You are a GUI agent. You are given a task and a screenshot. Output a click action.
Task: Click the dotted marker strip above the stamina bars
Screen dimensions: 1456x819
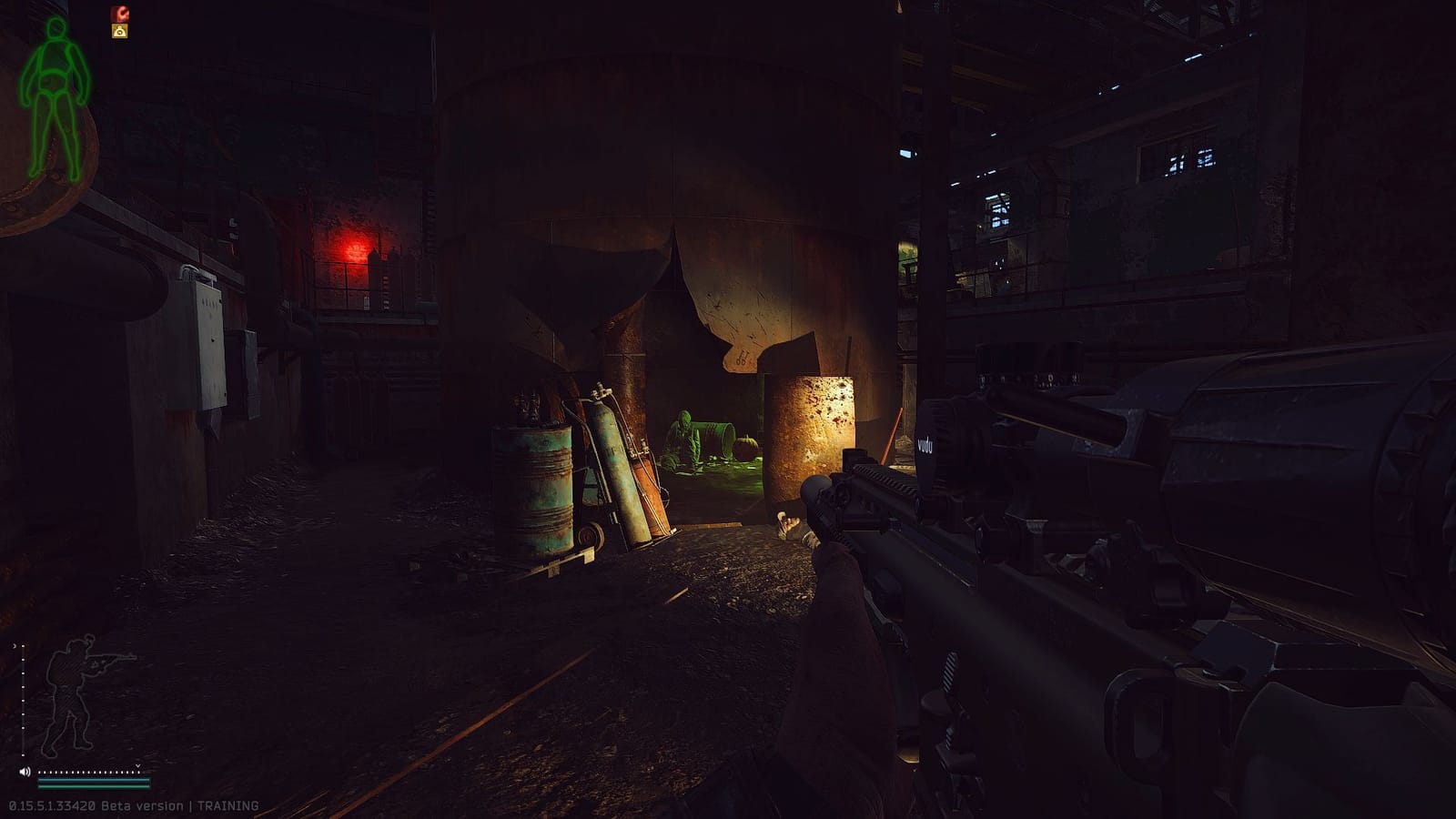pyautogui.click(x=86, y=773)
